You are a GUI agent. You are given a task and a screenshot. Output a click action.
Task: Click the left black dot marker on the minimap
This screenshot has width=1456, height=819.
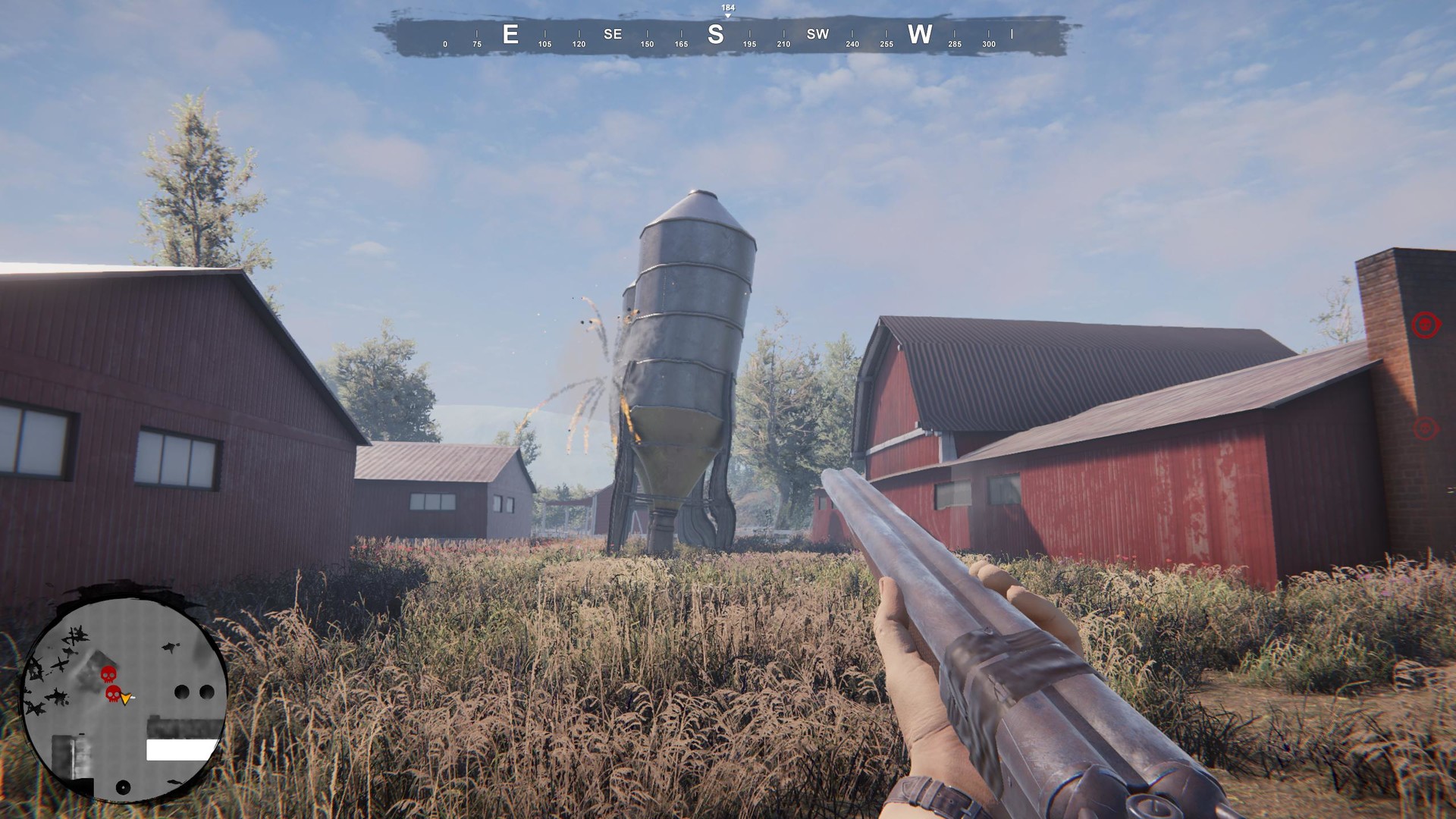pyautogui.click(x=182, y=692)
